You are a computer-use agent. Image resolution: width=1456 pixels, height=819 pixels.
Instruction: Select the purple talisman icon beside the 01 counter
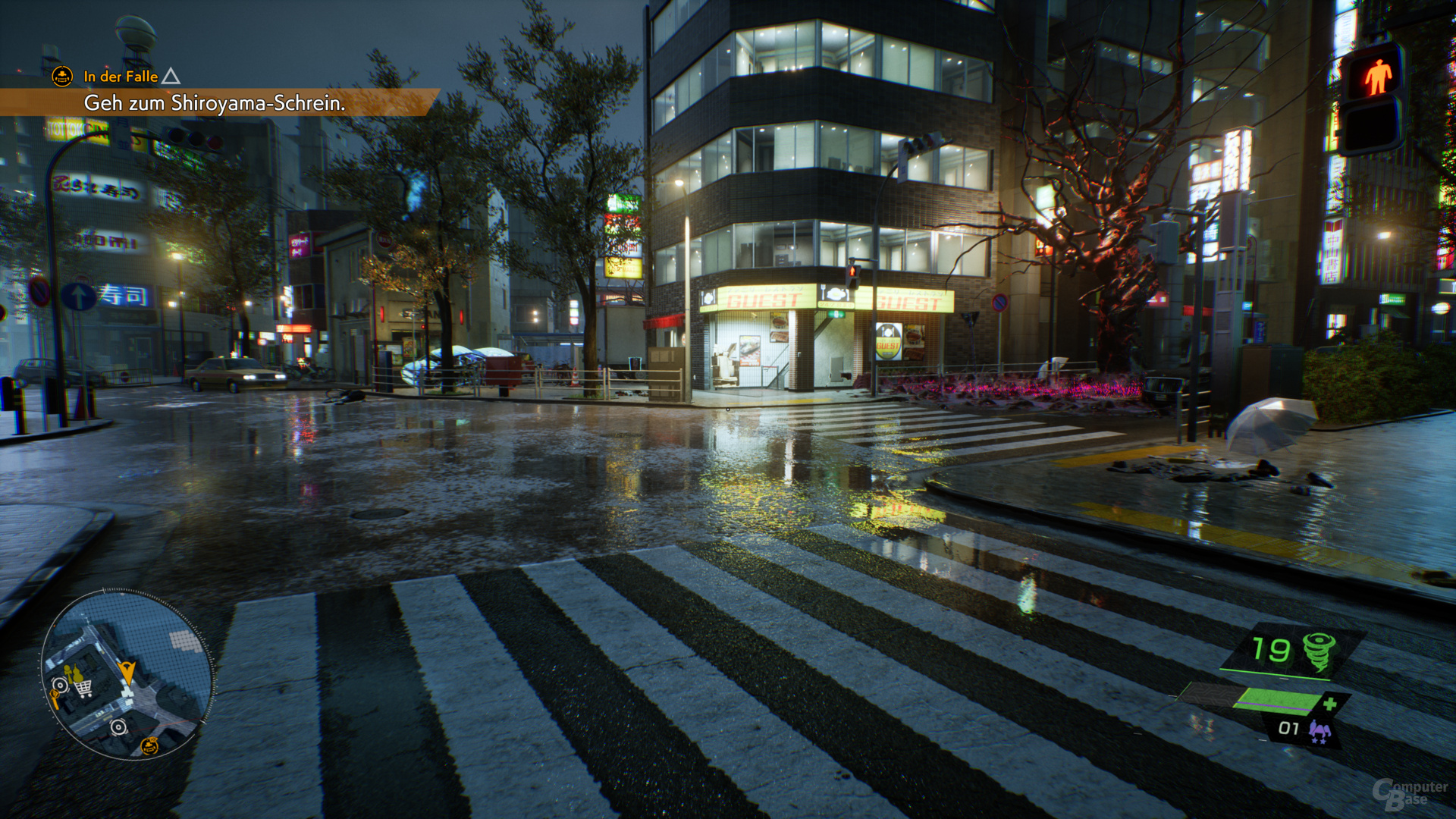(x=1320, y=728)
